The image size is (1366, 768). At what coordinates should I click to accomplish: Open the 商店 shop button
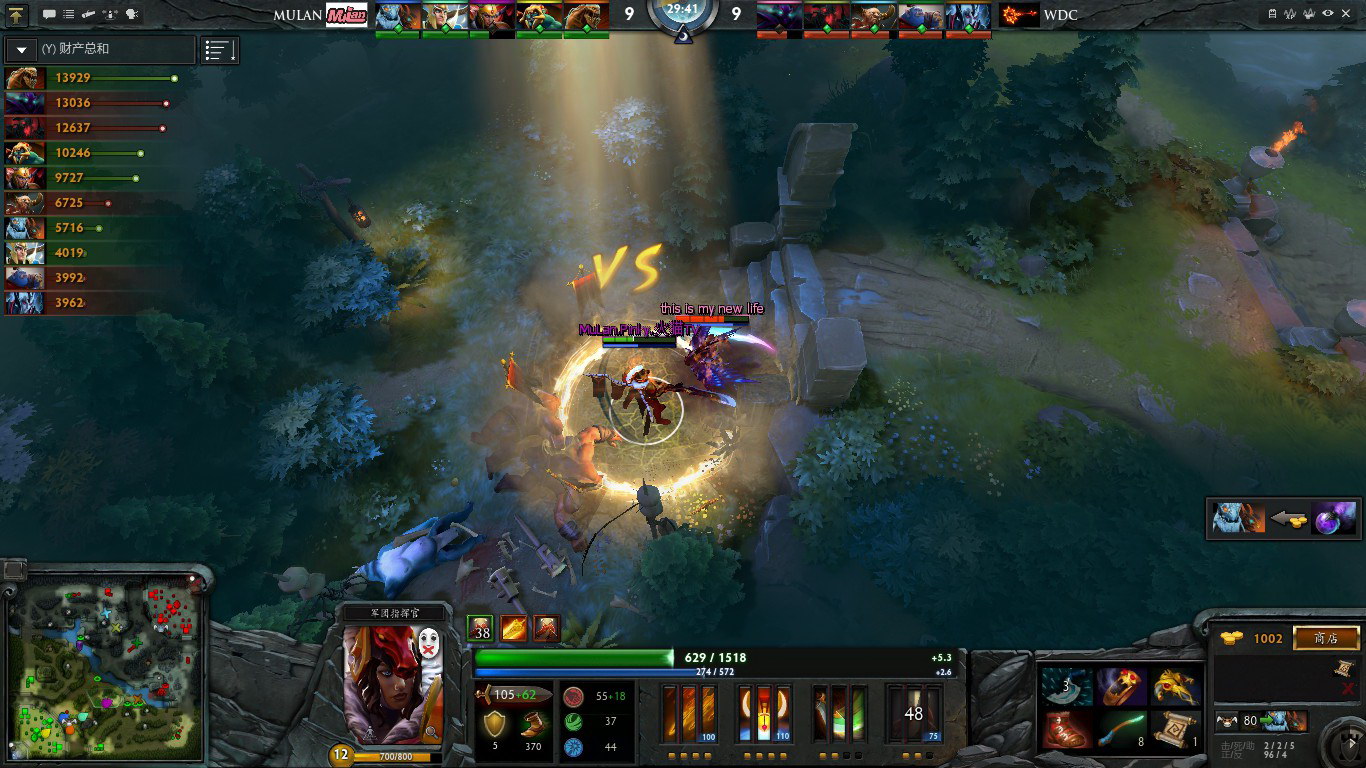coord(1326,638)
